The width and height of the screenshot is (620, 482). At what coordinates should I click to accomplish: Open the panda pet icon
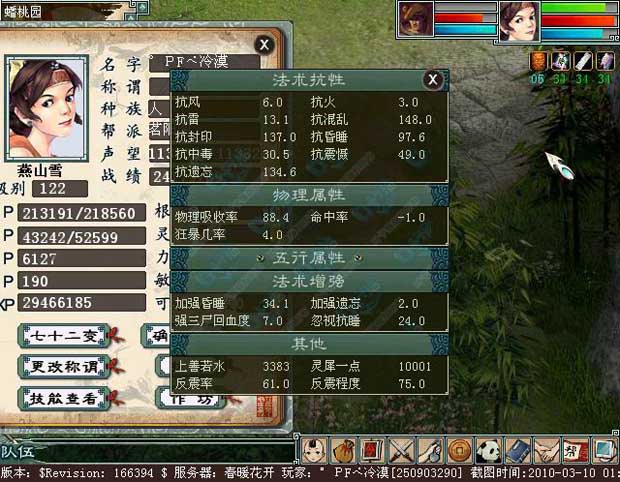click(x=488, y=450)
